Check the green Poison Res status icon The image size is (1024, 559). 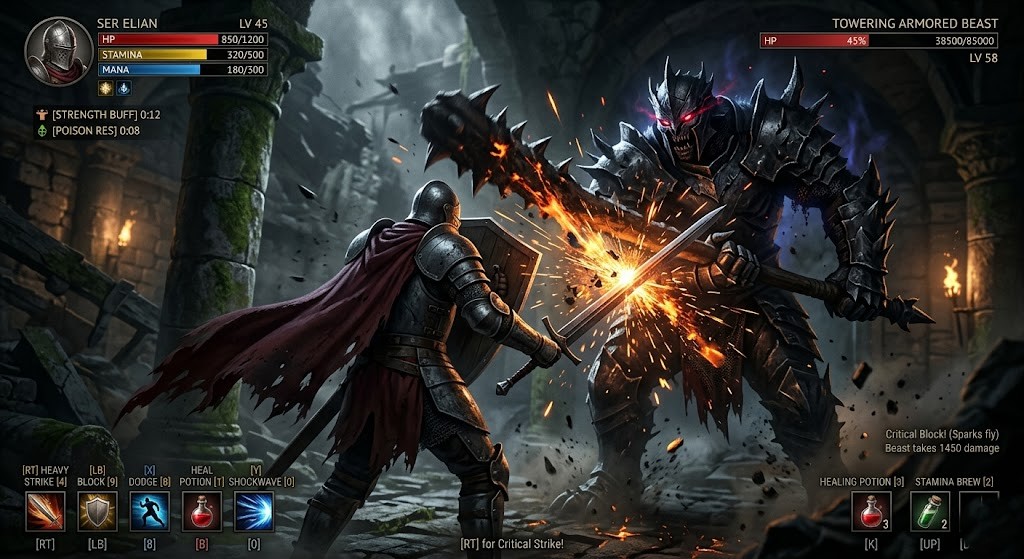[x=41, y=130]
